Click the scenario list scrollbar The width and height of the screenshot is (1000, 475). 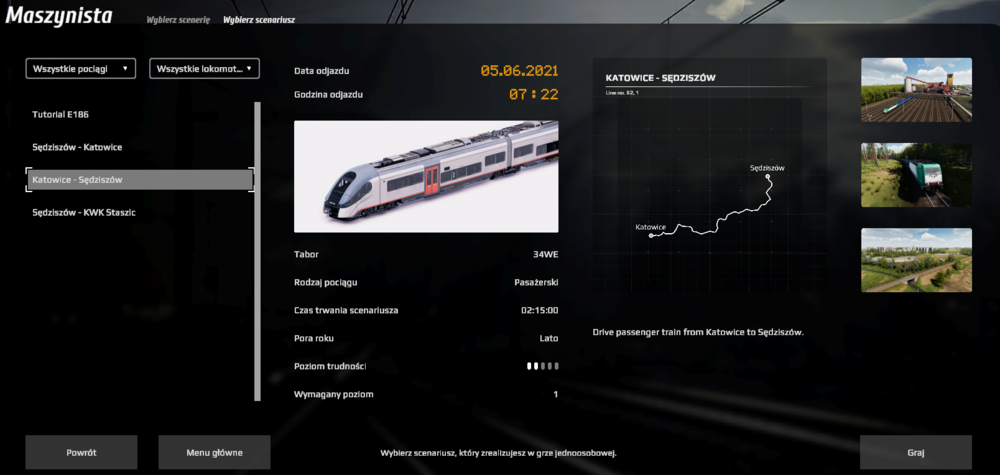click(x=259, y=250)
